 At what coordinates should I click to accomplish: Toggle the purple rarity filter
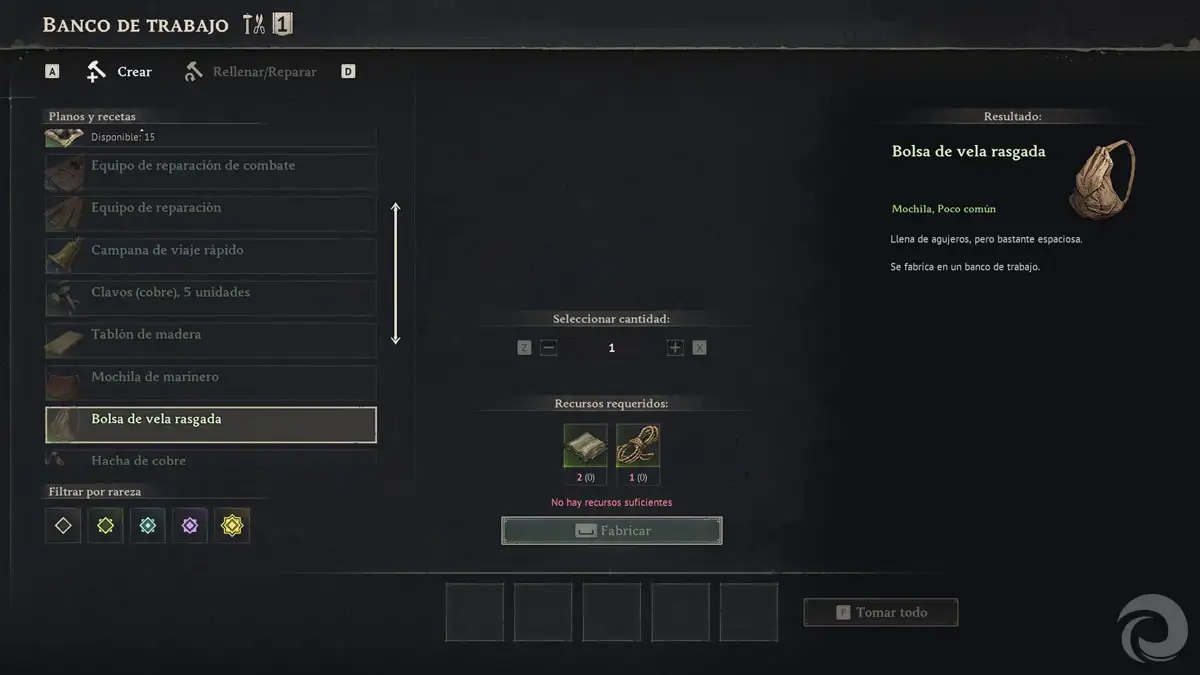(190, 525)
